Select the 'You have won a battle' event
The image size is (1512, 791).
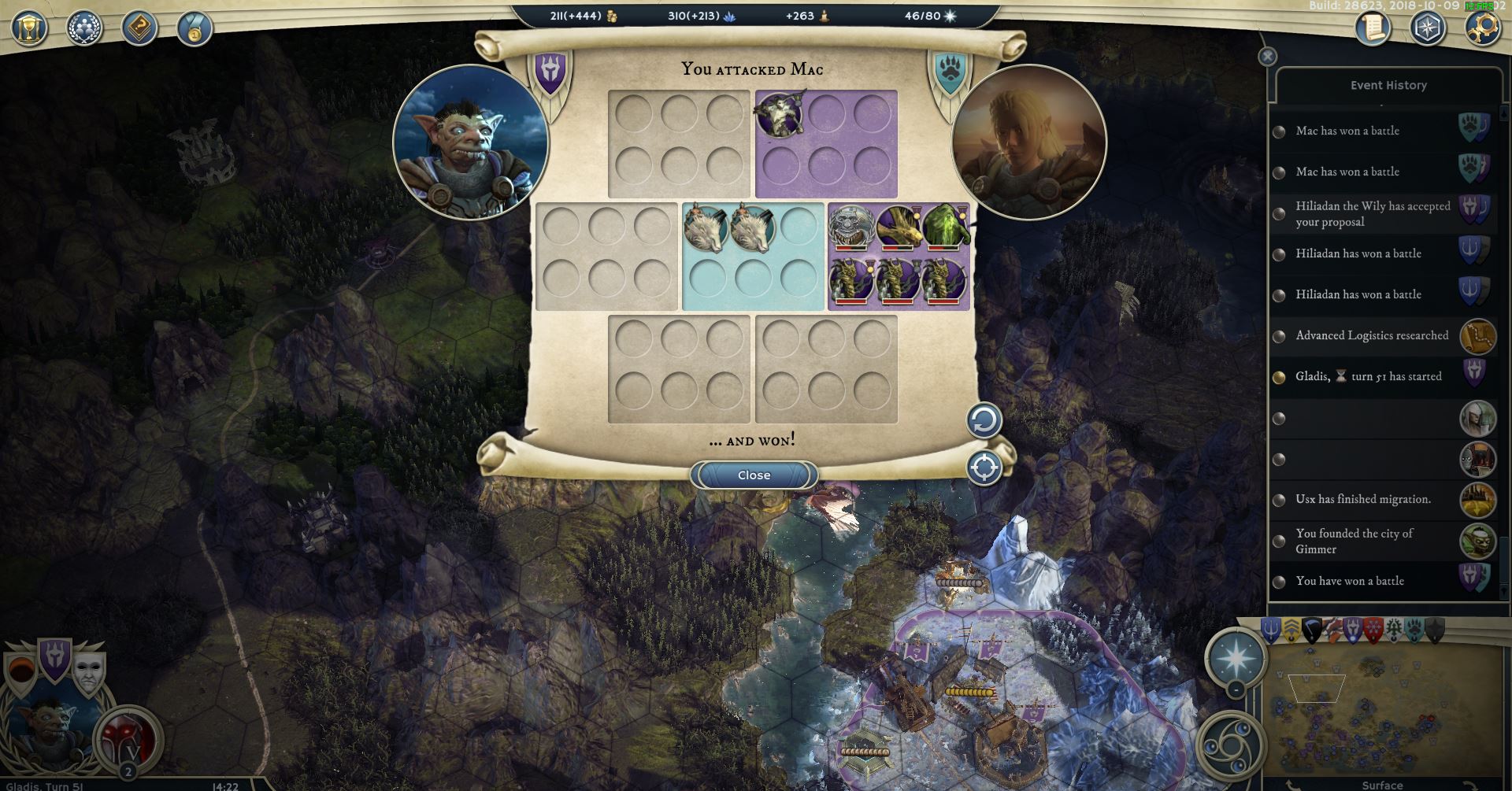[1350, 581]
